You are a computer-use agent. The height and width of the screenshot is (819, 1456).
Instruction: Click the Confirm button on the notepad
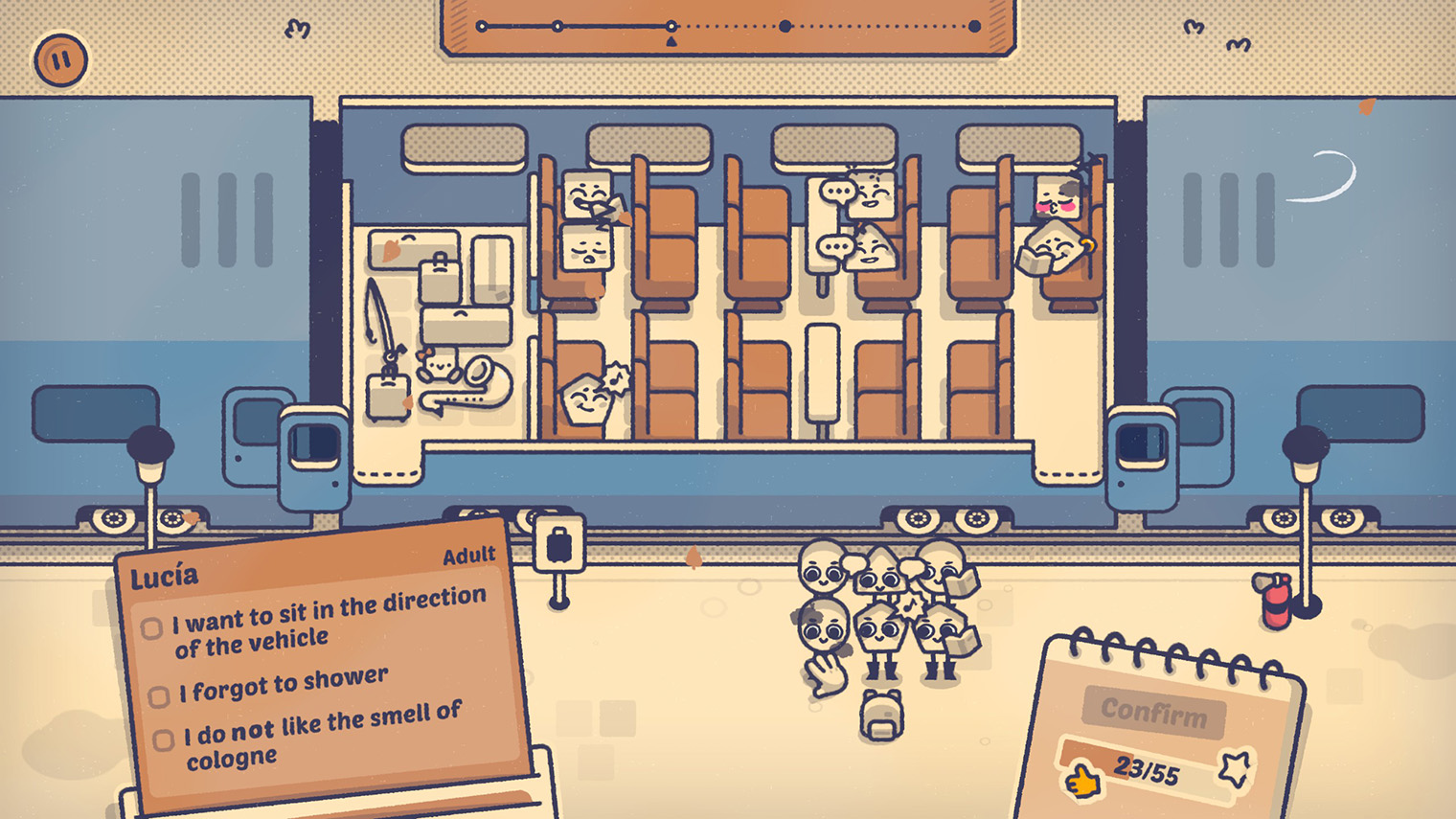pos(1153,712)
